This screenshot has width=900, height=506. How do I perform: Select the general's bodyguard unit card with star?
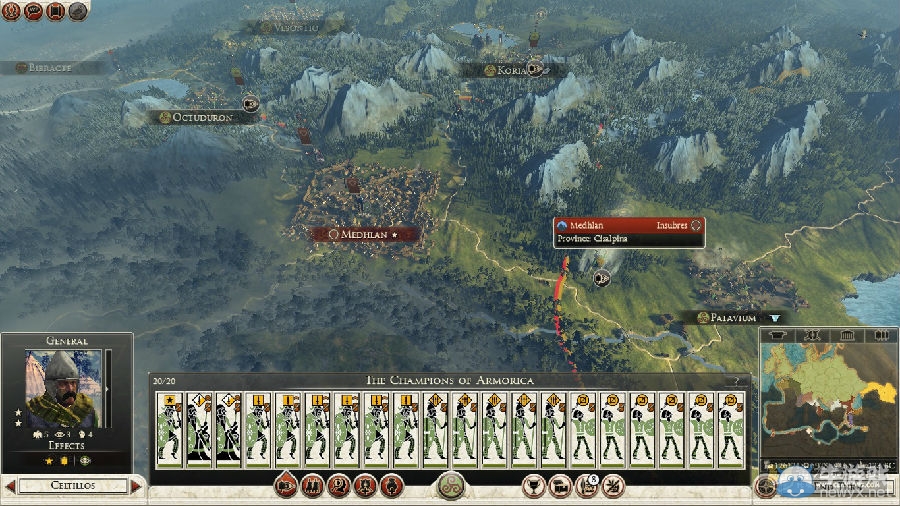[x=169, y=429]
